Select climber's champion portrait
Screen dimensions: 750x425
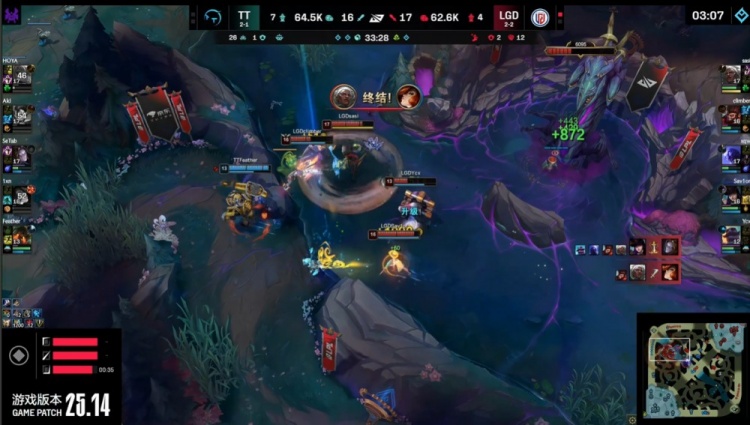731,117
